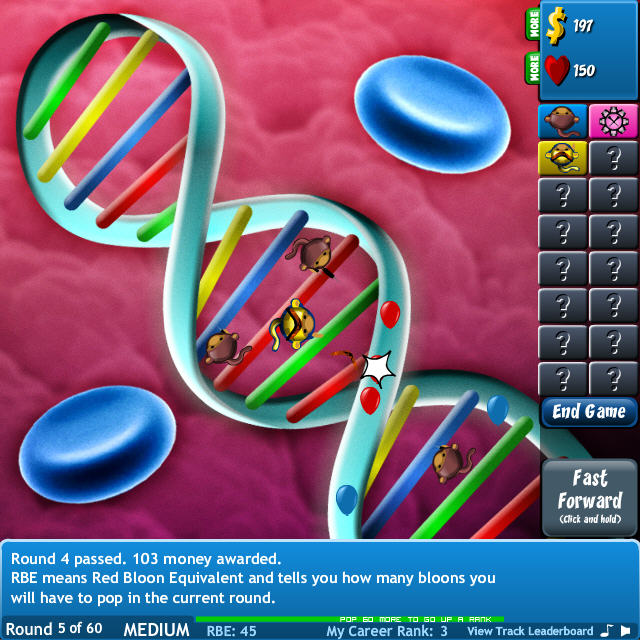
Task: Click the End Game button
Action: point(589,412)
